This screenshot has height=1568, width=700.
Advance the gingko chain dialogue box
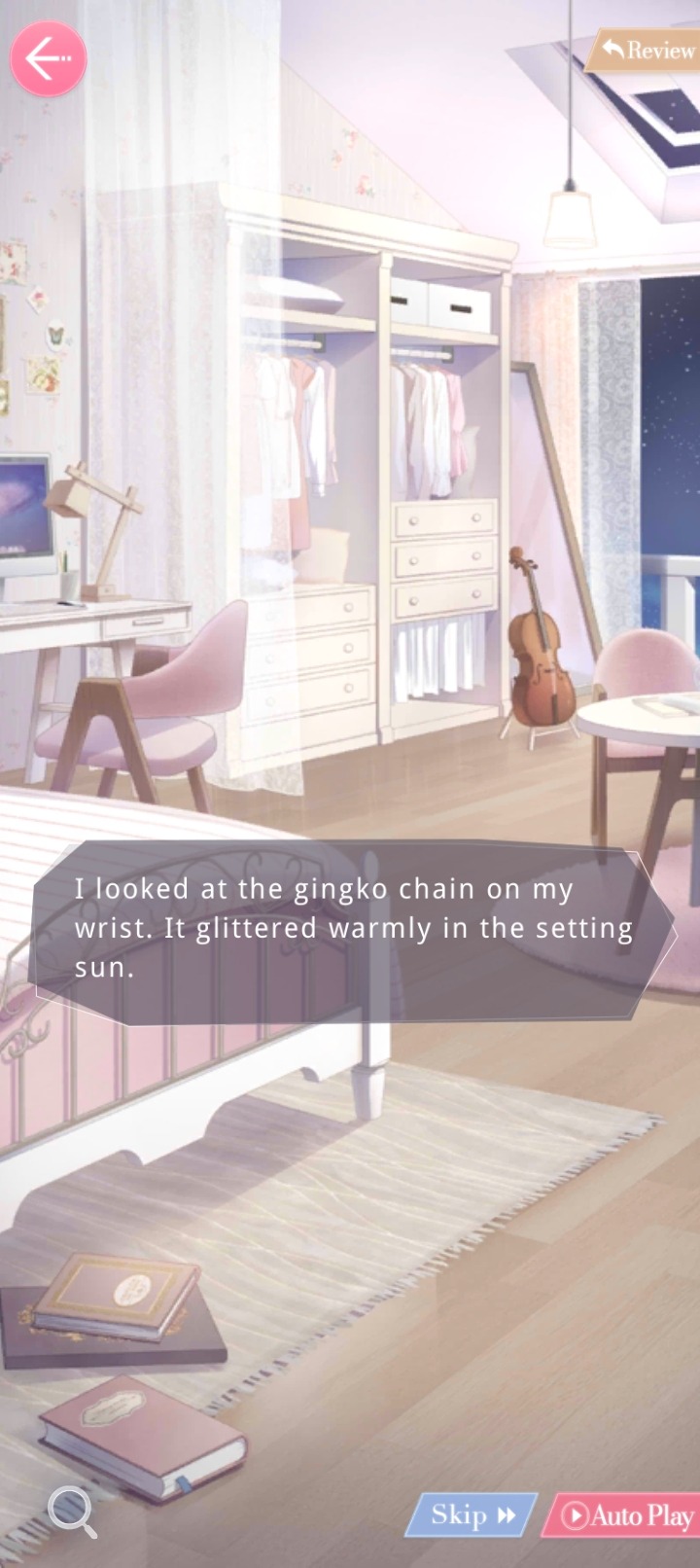(x=350, y=929)
